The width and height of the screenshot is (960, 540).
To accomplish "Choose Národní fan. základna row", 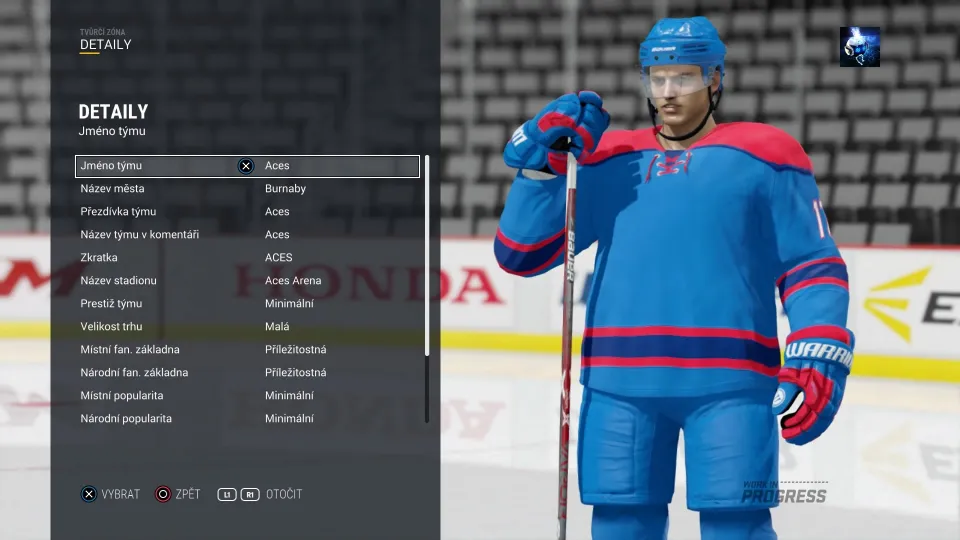I will coord(247,373).
